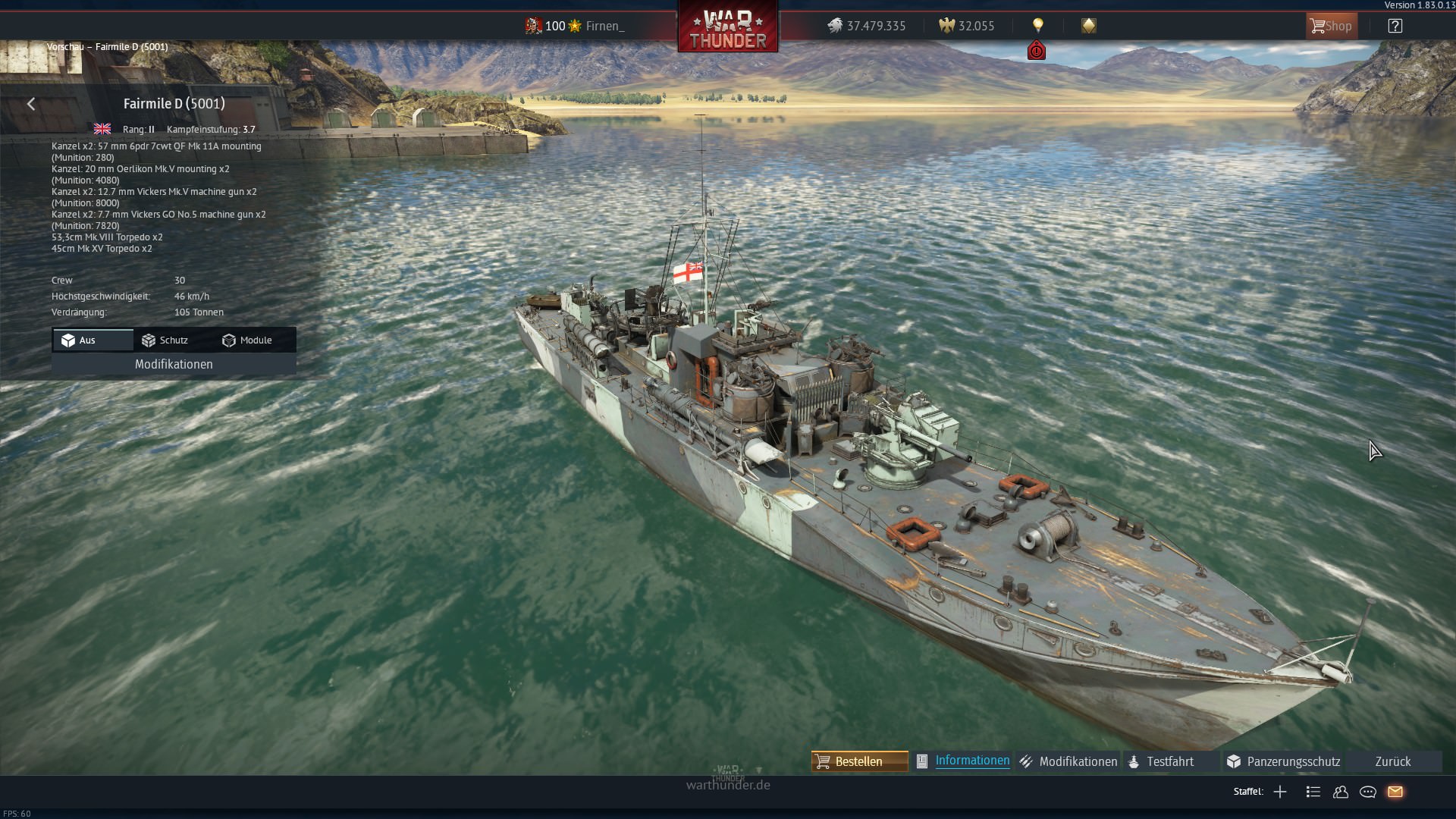Open the mail envelope inbox
1456x819 pixels.
pos(1395,792)
